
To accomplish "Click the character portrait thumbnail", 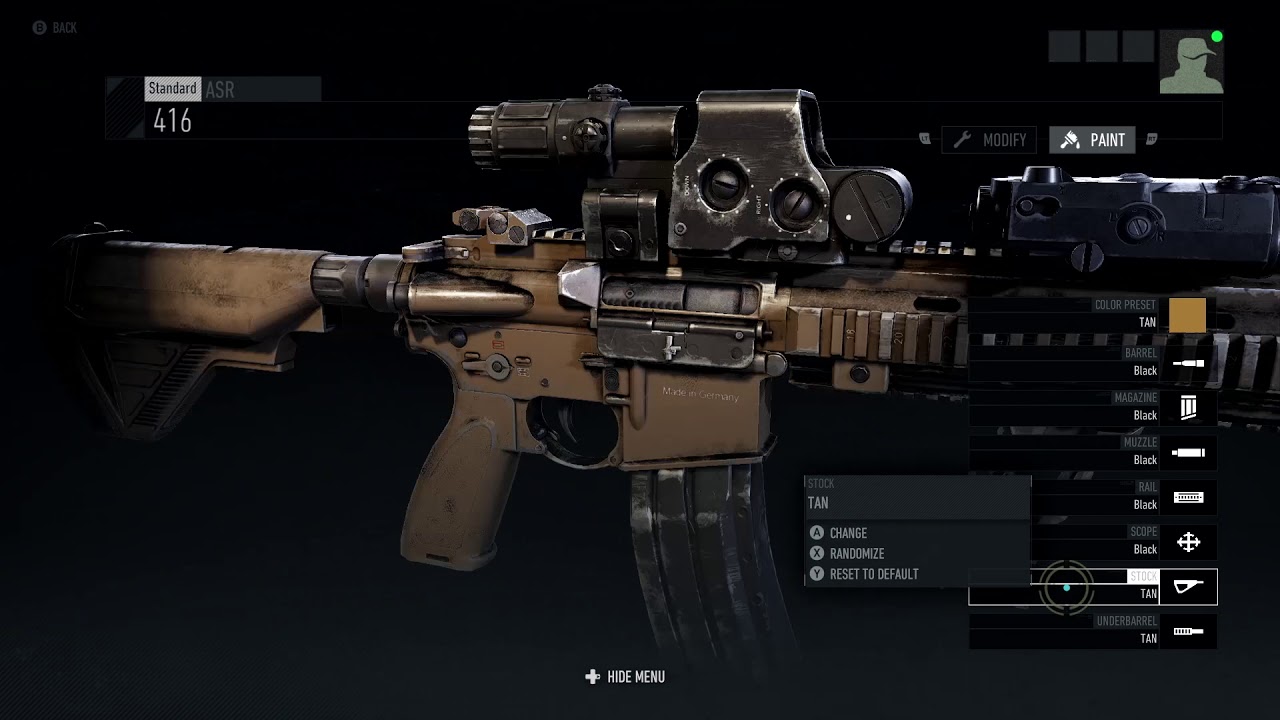I will (1190, 61).
